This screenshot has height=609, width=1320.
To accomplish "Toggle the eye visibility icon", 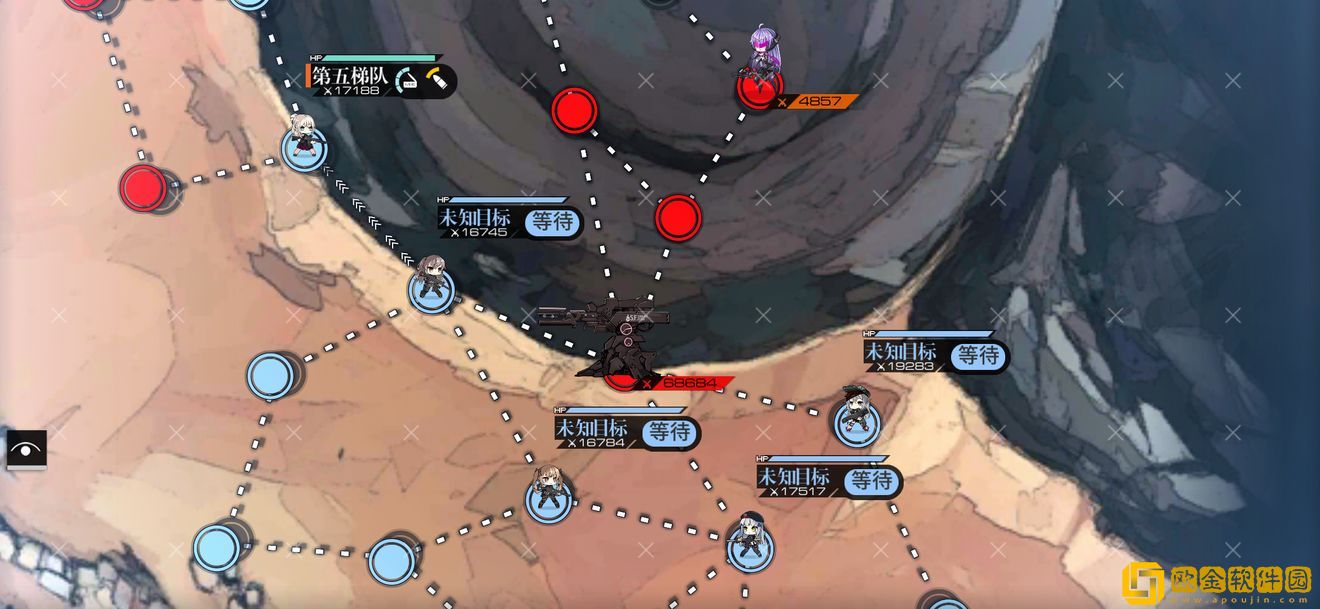I will coord(27,450).
